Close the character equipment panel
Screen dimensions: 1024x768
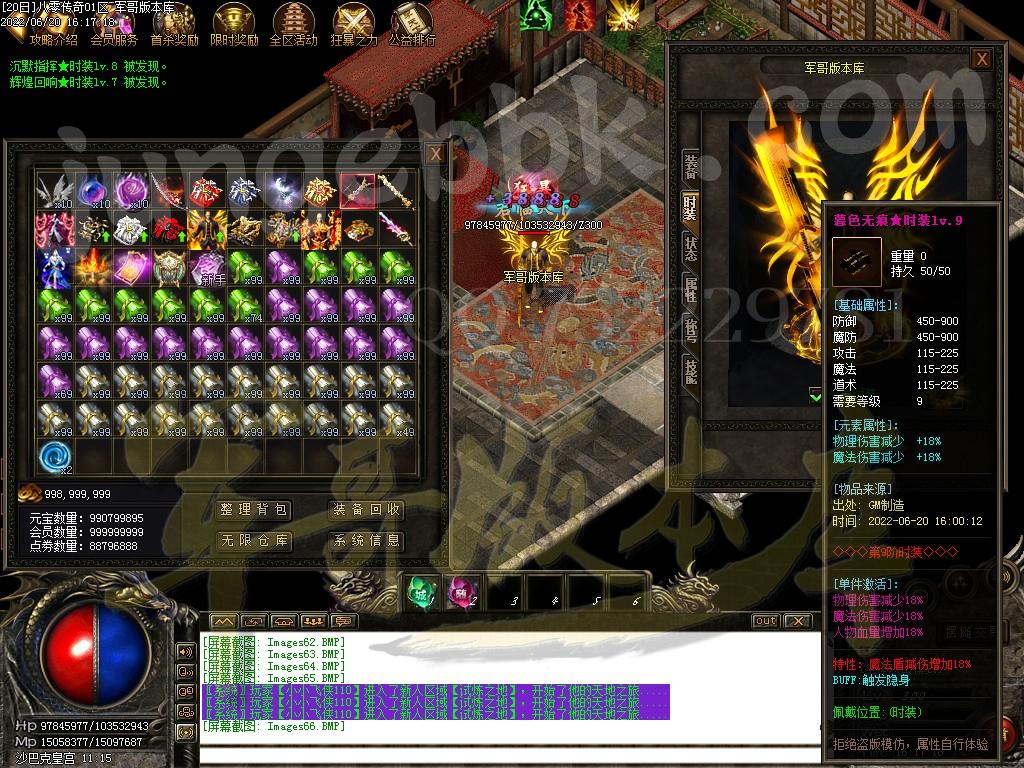[x=982, y=60]
